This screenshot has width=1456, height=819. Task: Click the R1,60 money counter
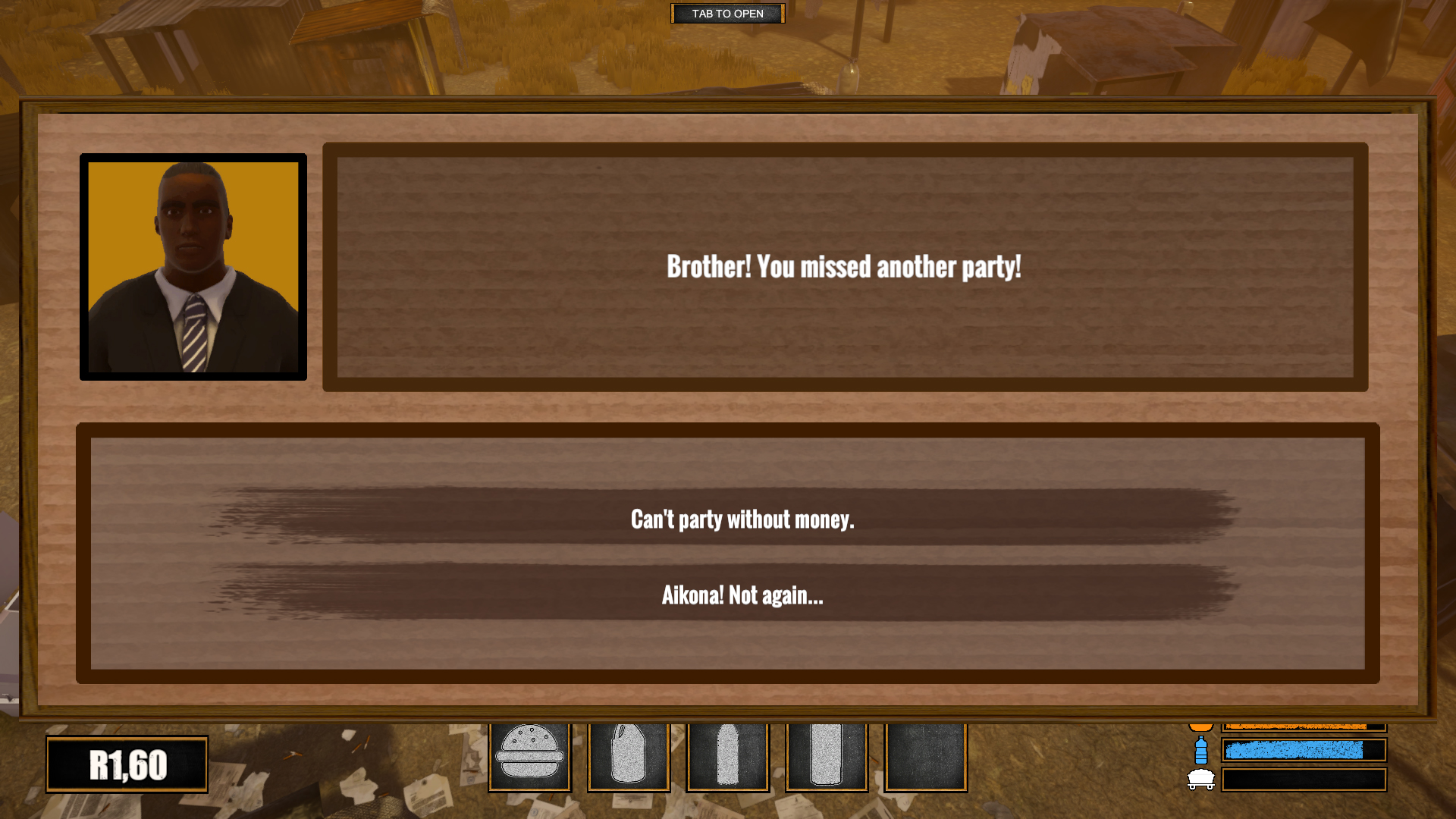(x=126, y=764)
